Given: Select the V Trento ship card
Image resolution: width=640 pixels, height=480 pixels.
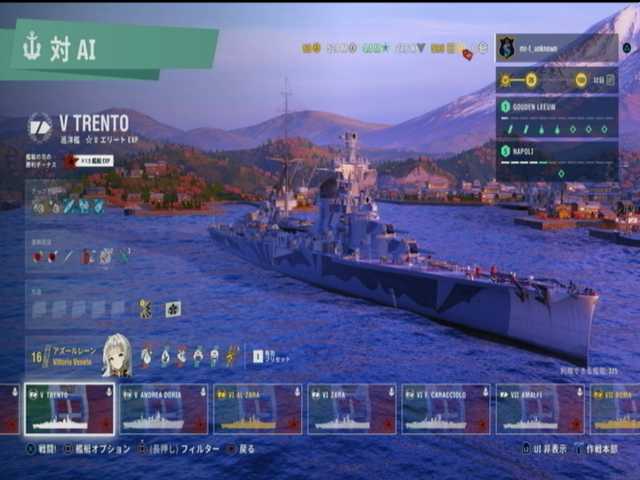Looking at the screenshot, I should pyautogui.click(x=69, y=409).
